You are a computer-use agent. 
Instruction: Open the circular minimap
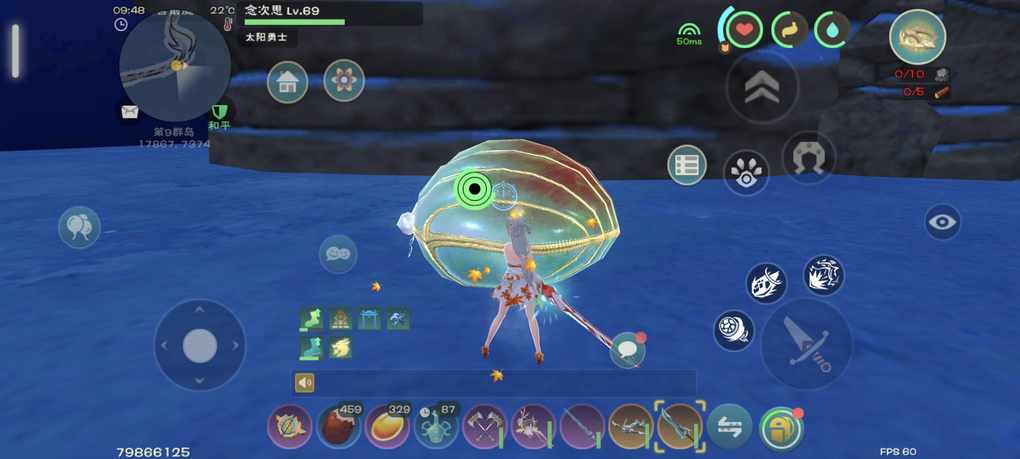(175, 65)
